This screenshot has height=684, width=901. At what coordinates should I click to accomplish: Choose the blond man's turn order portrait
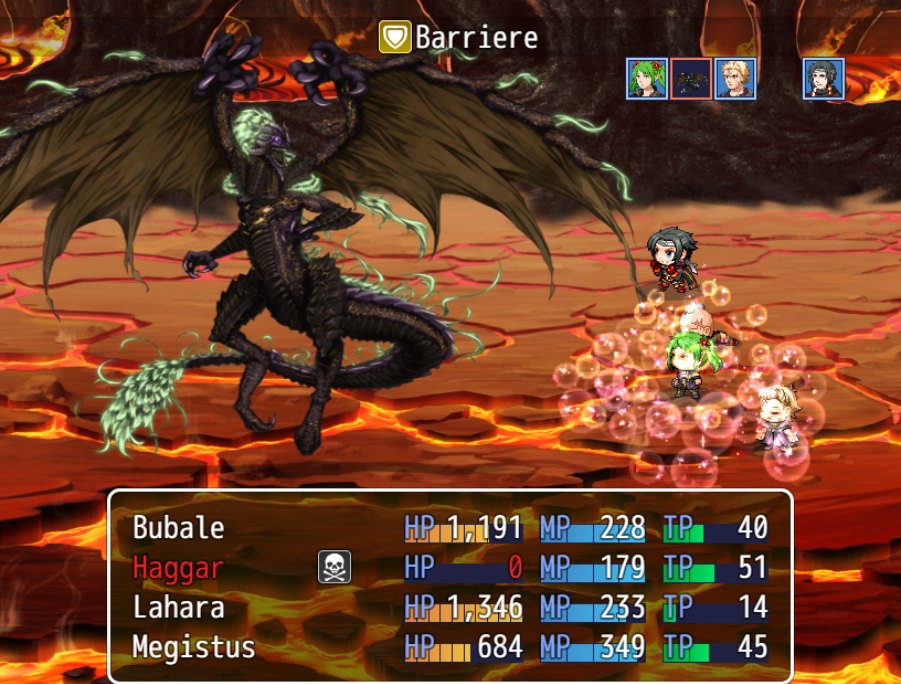[x=735, y=79]
